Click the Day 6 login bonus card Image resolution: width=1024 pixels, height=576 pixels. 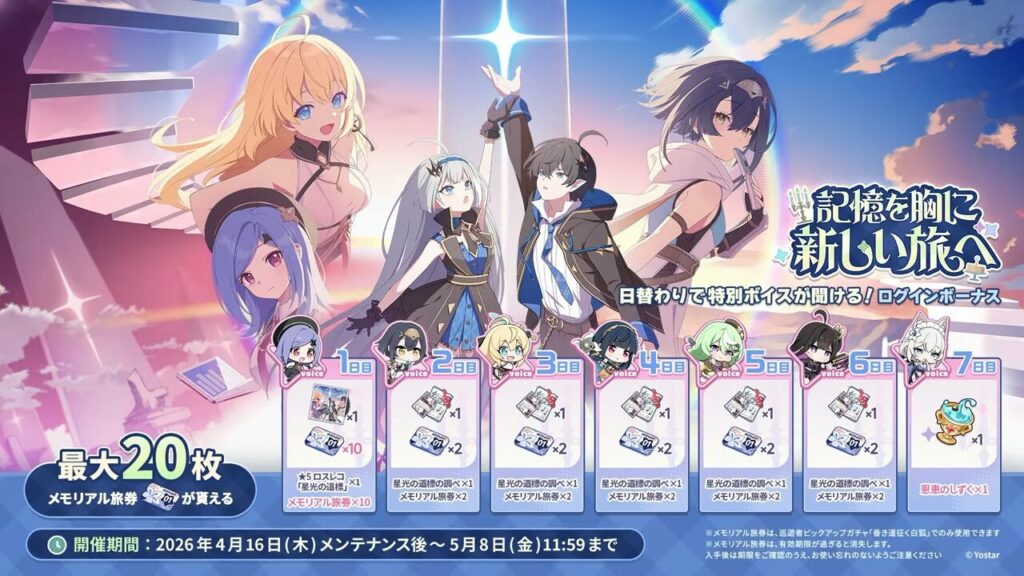tap(849, 440)
